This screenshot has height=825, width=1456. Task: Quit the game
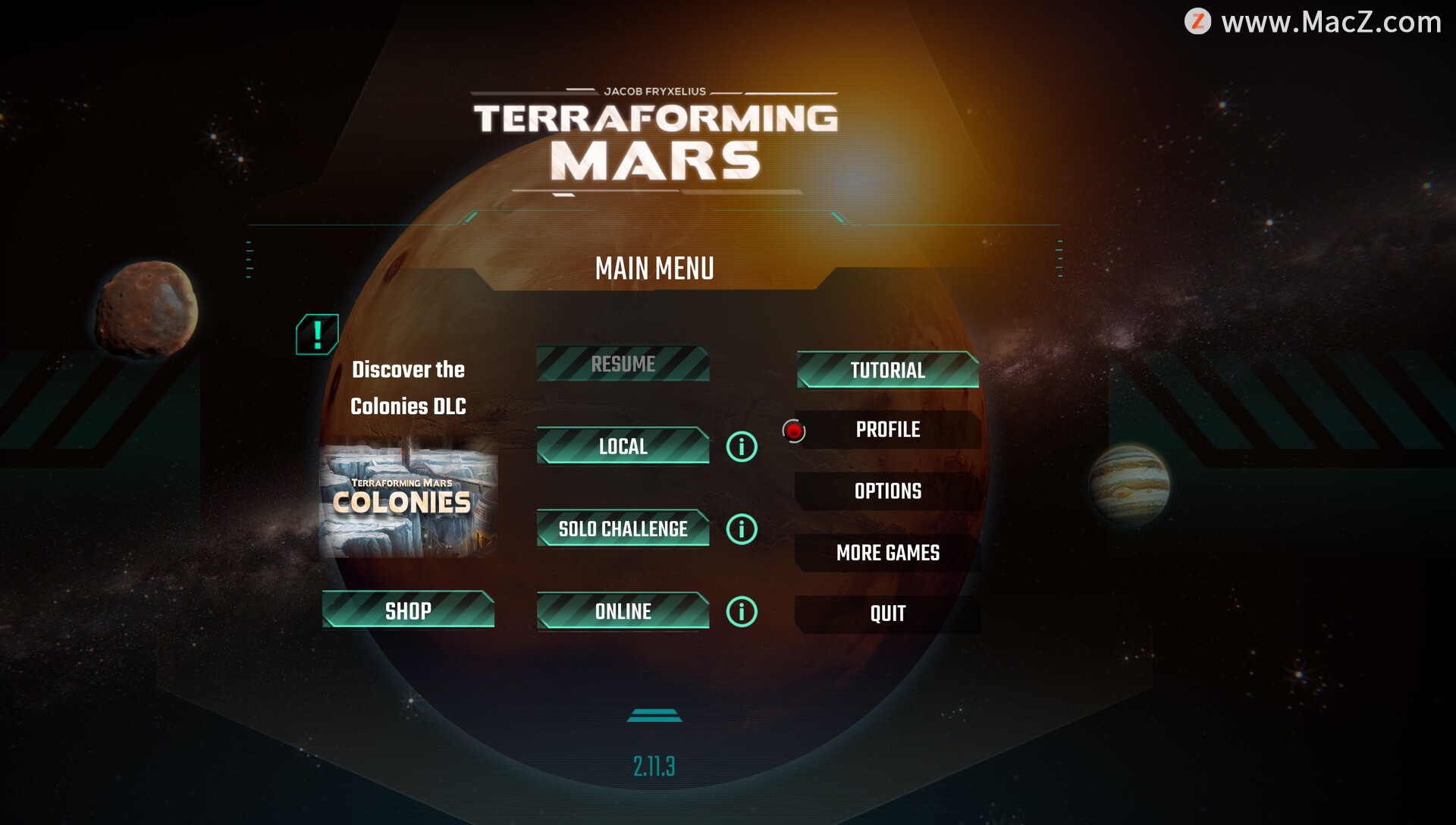click(887, 613)
